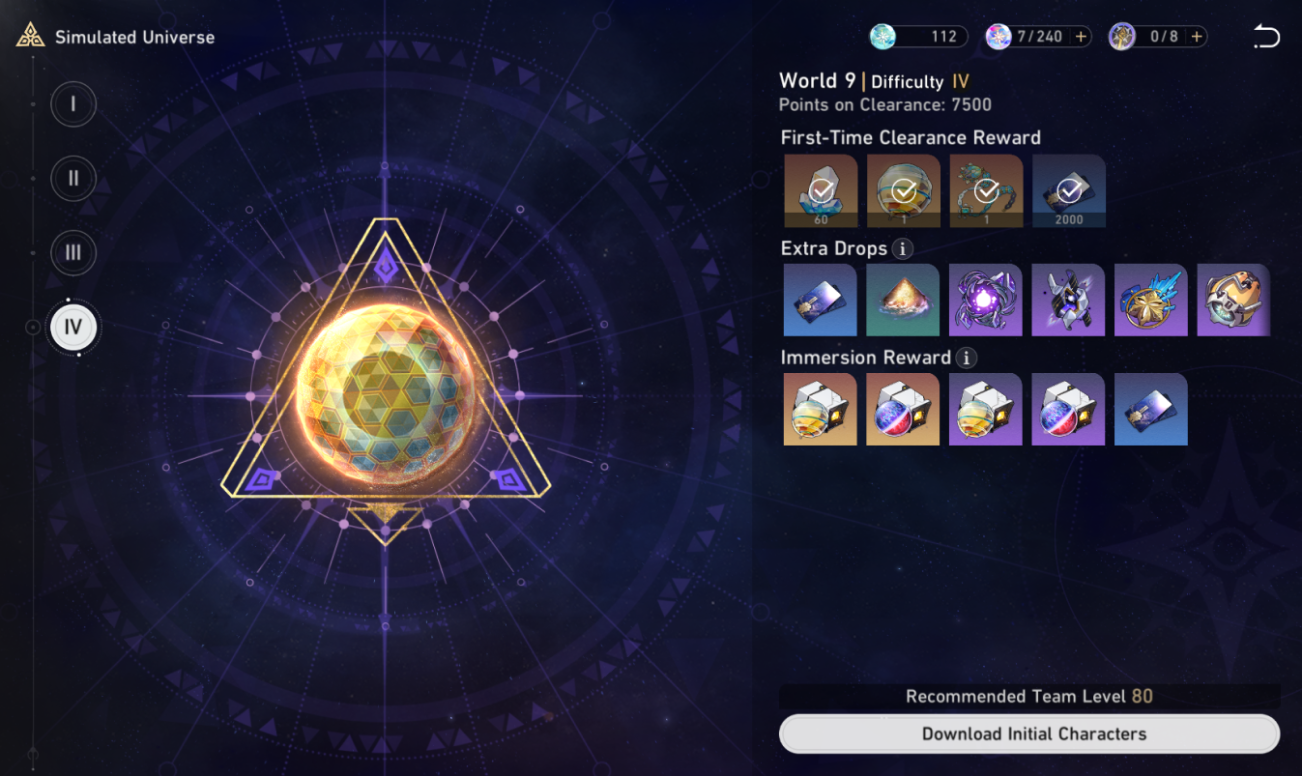Click the Stellar Jade reward icon
Viewport: 1302px width, 776px height.
820,190
